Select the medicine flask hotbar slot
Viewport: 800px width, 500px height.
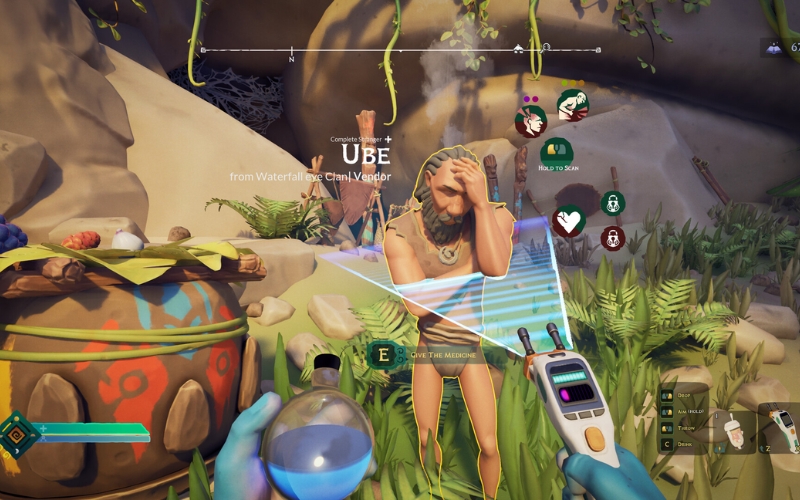coord(734,429)
